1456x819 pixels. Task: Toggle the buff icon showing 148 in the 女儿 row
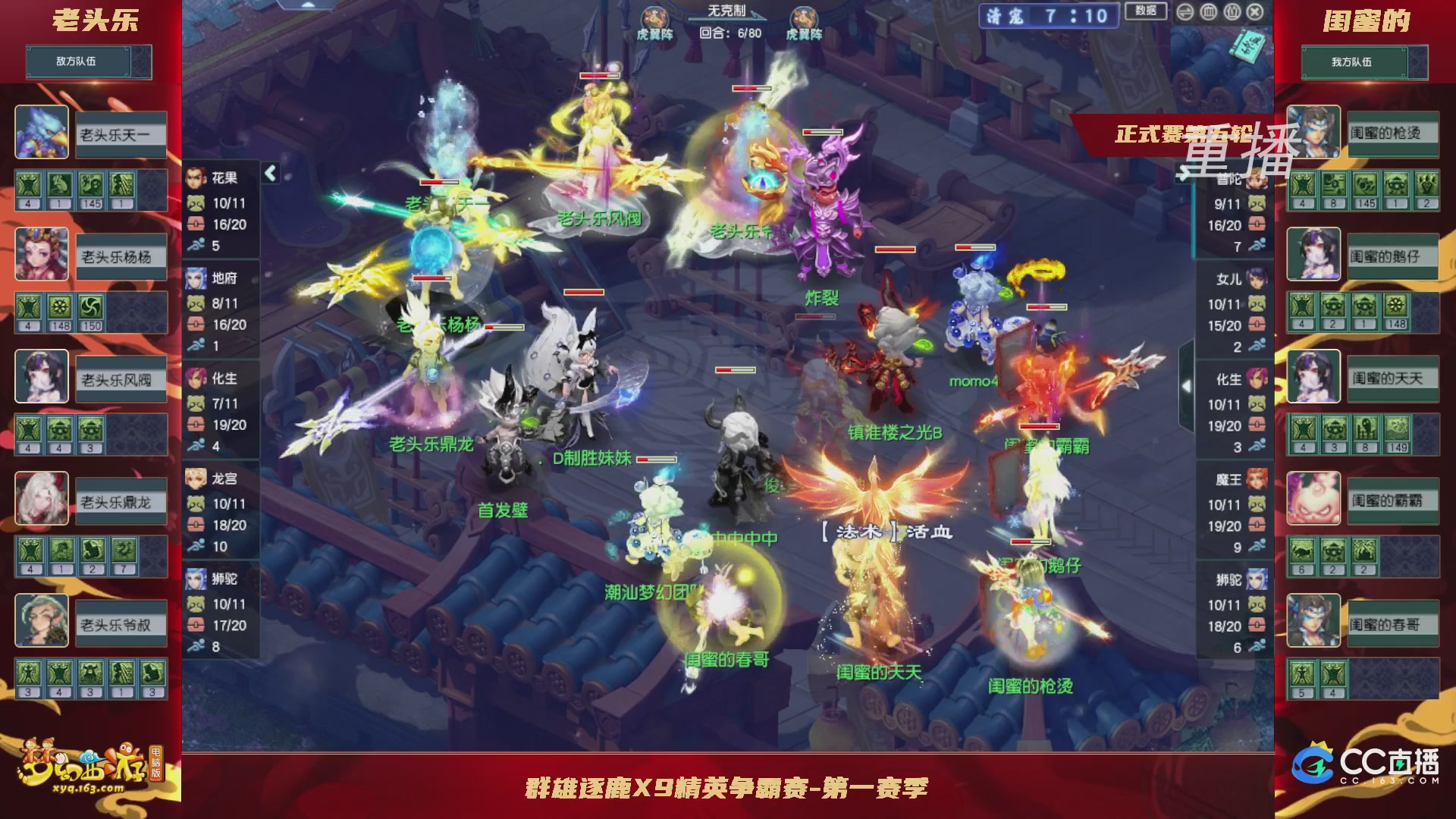tap(1396, 306)
